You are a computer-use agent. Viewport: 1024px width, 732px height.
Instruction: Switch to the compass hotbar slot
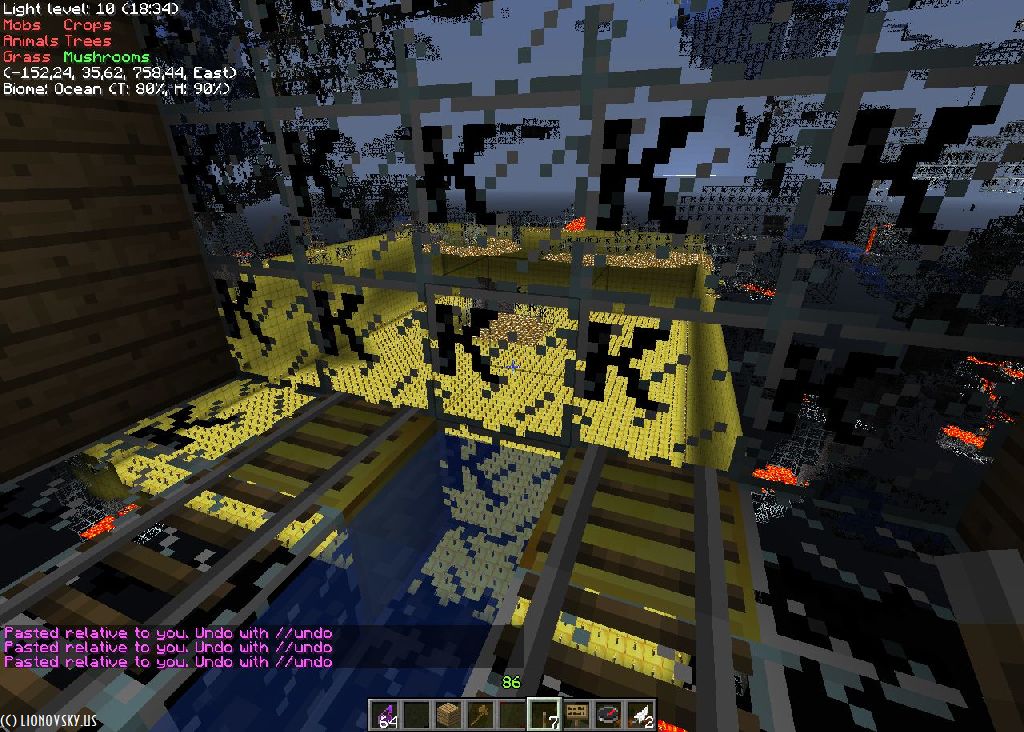609,715
